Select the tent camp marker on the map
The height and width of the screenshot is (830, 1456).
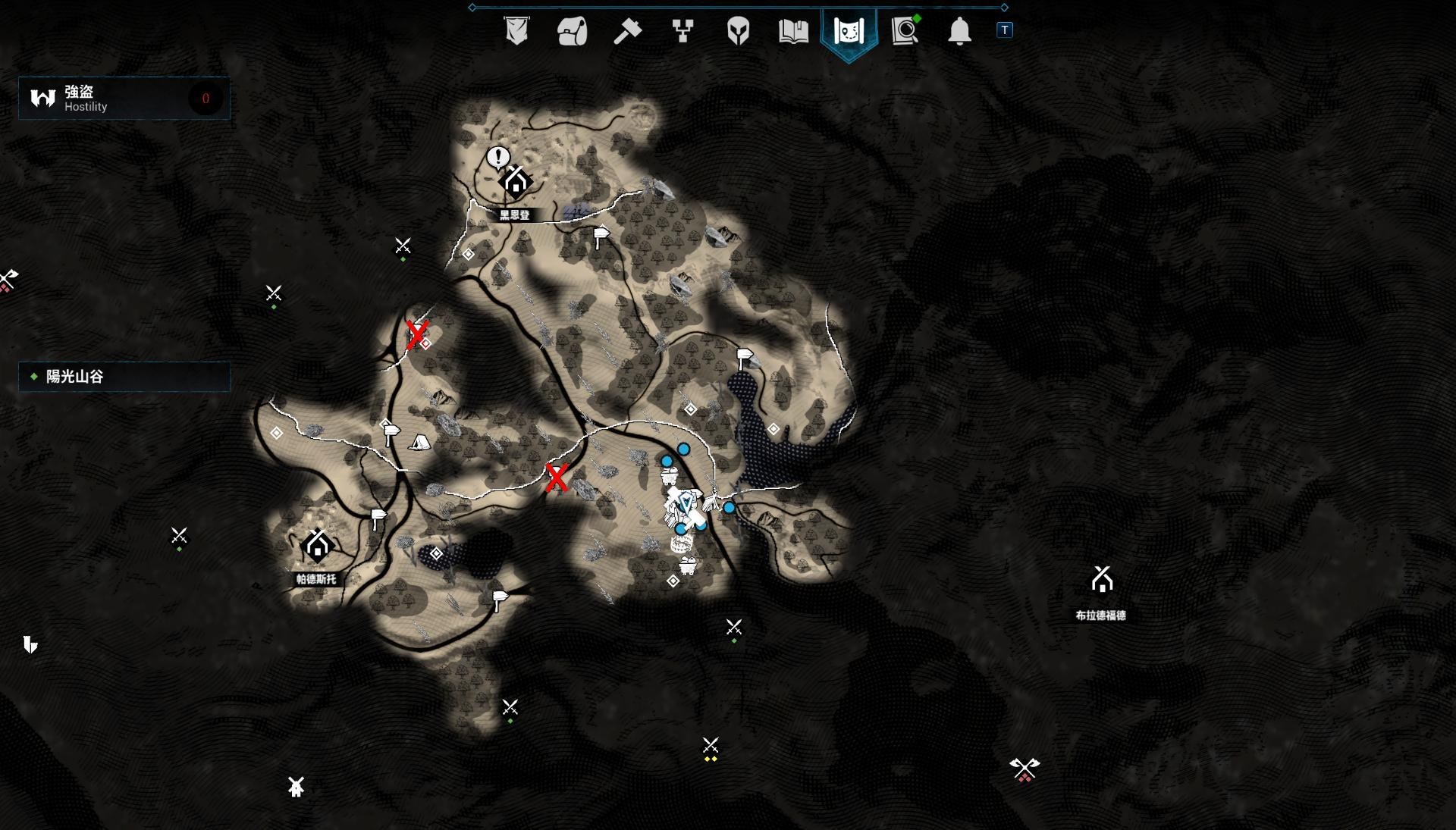point(419,442)
